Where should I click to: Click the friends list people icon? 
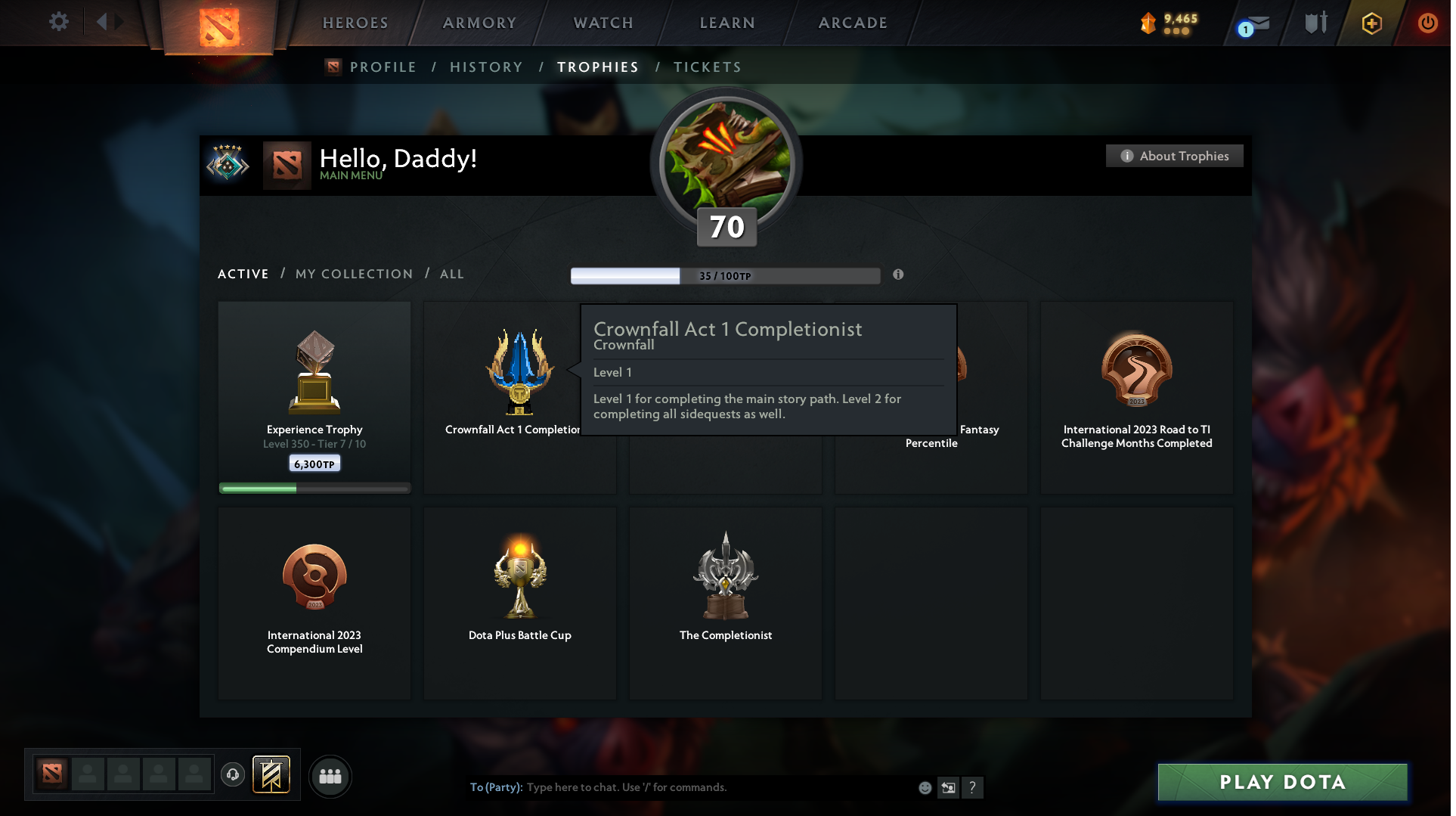click(x=330, y=776)
